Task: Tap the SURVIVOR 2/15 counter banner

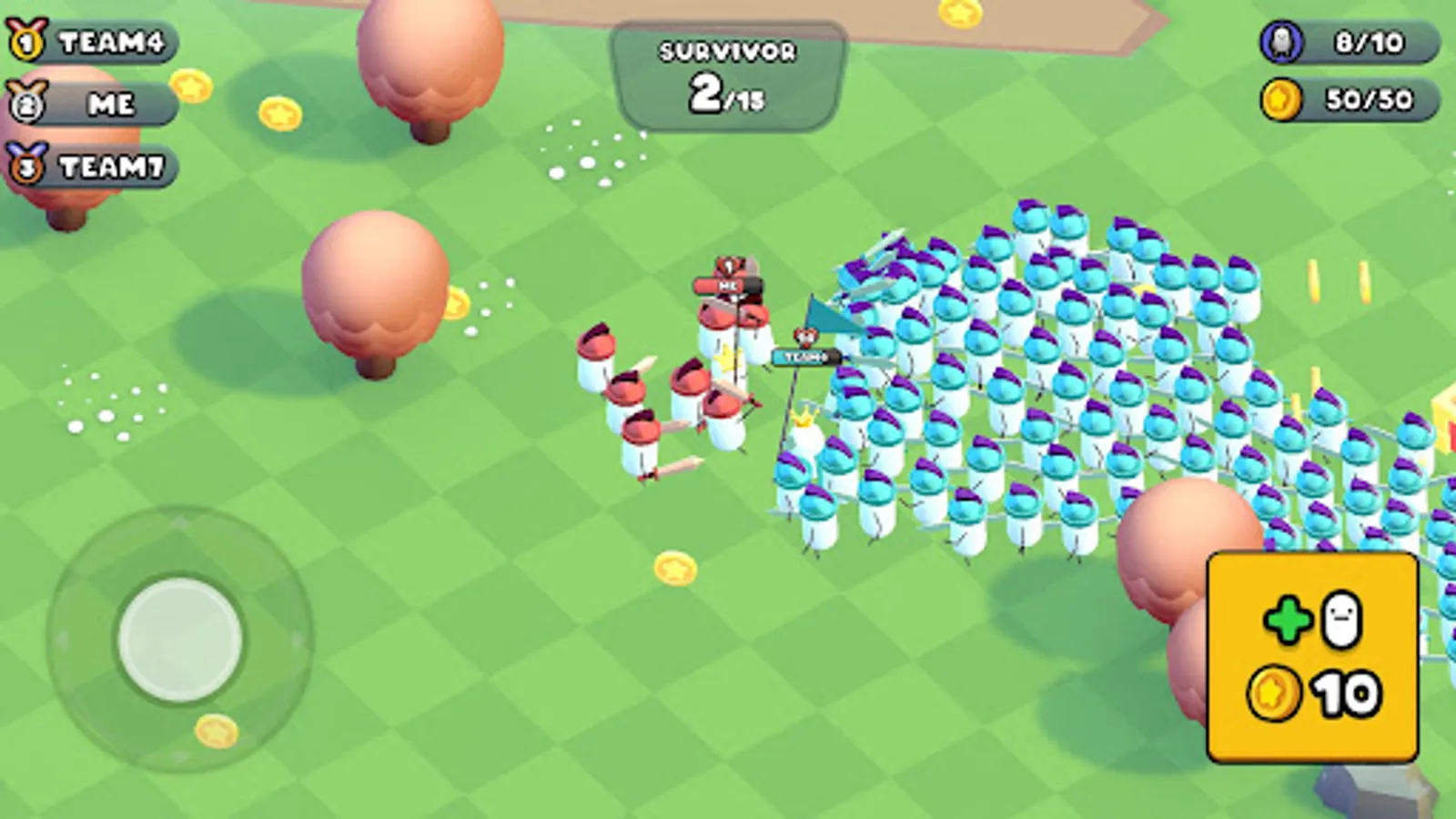Action: (x=725, y=77)
